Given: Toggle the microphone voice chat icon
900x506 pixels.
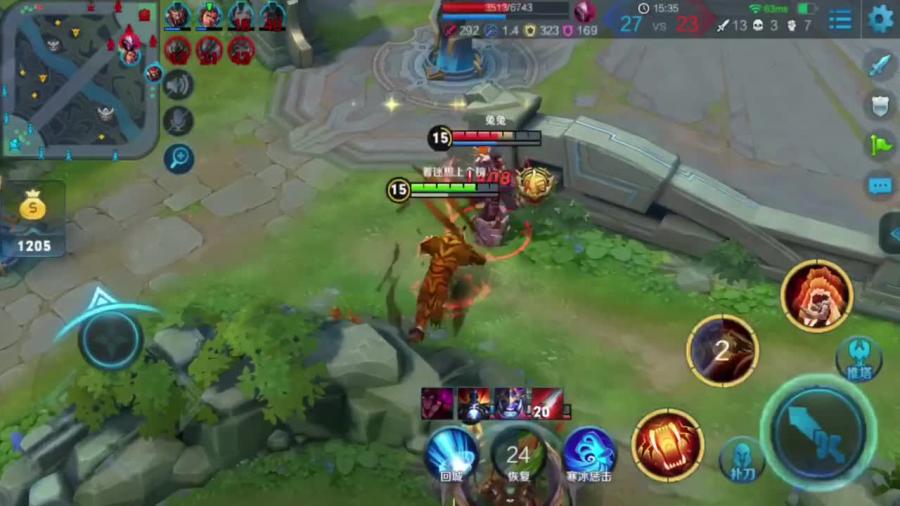Looking at the screenshot, I should tap(178, 121).
